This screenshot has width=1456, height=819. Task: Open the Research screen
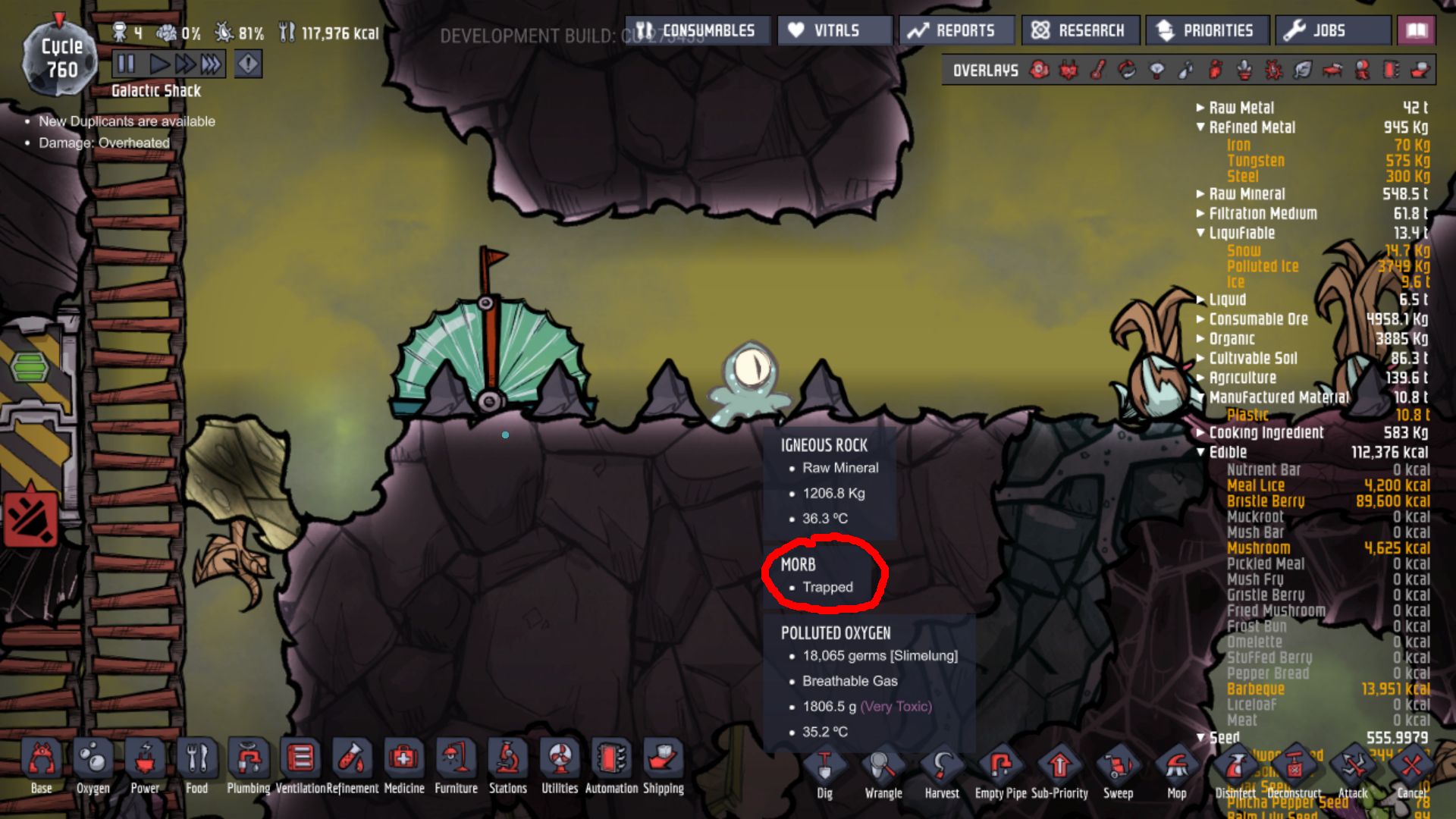1079,30
